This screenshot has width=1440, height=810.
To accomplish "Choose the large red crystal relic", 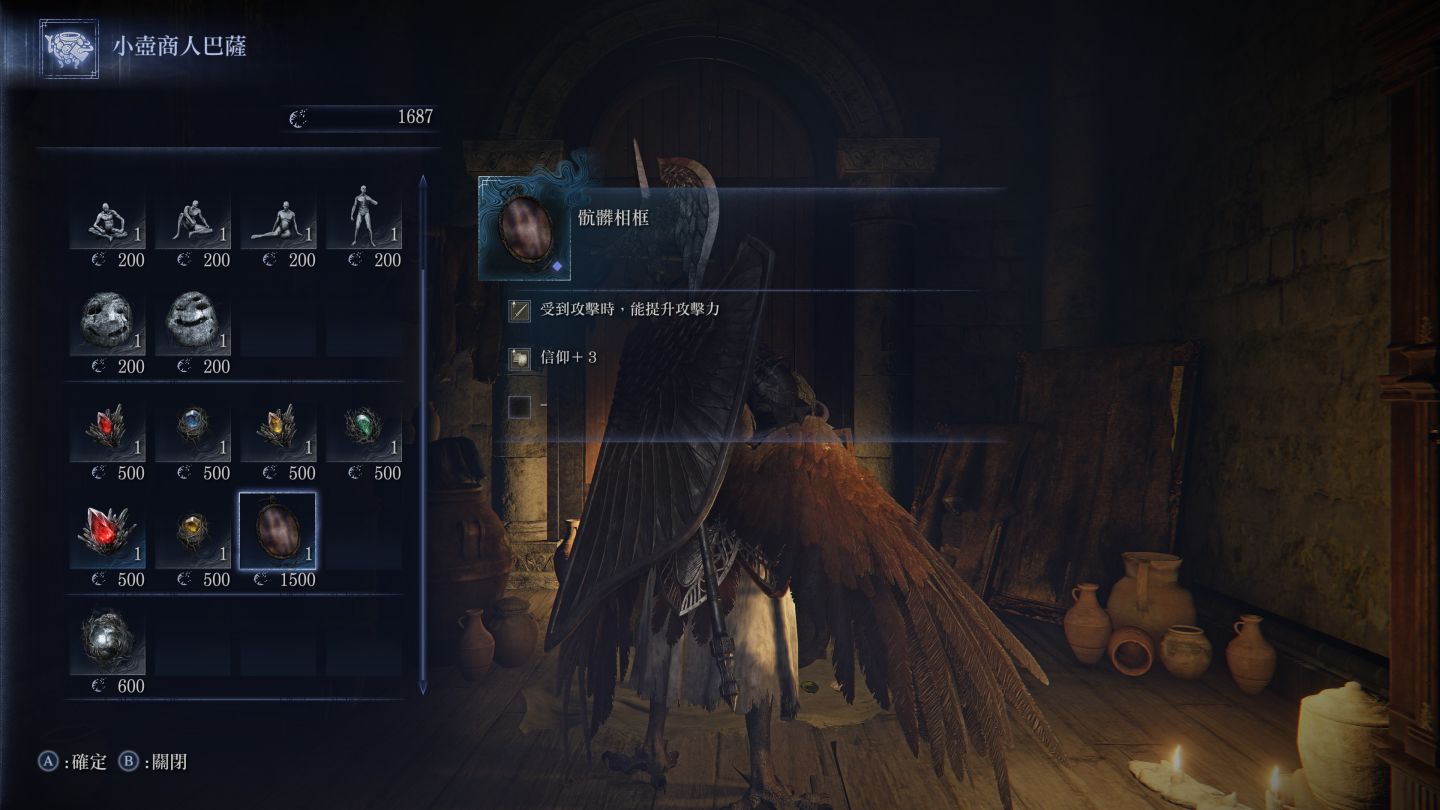I will [107, 536].
